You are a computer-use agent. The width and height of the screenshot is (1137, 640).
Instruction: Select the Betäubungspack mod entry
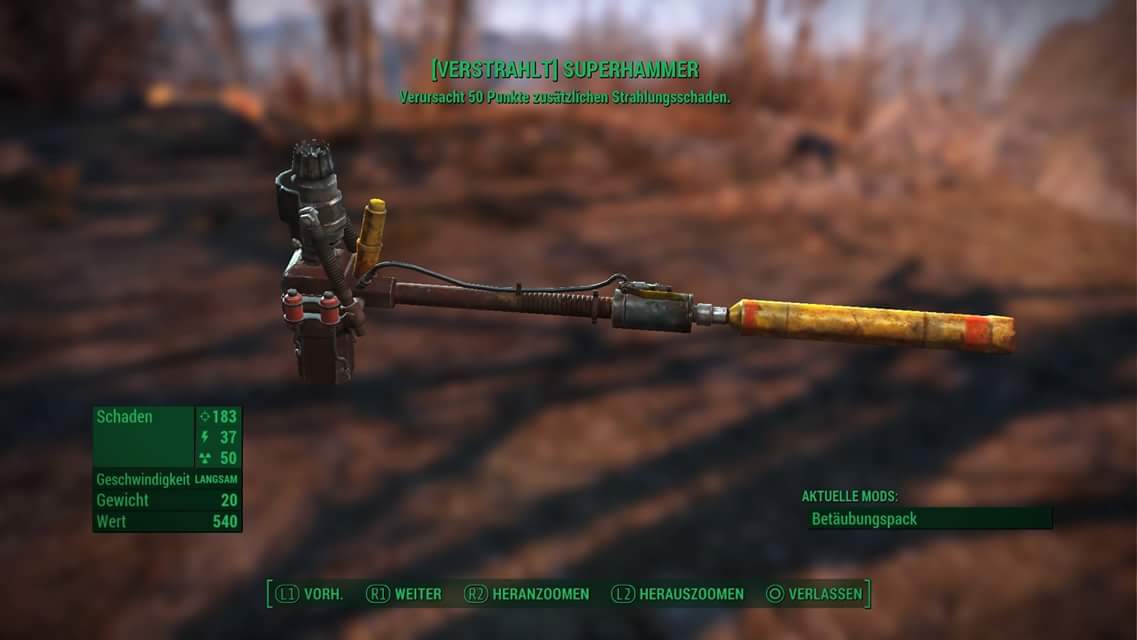pyautogui.click(x=929, y=519)
